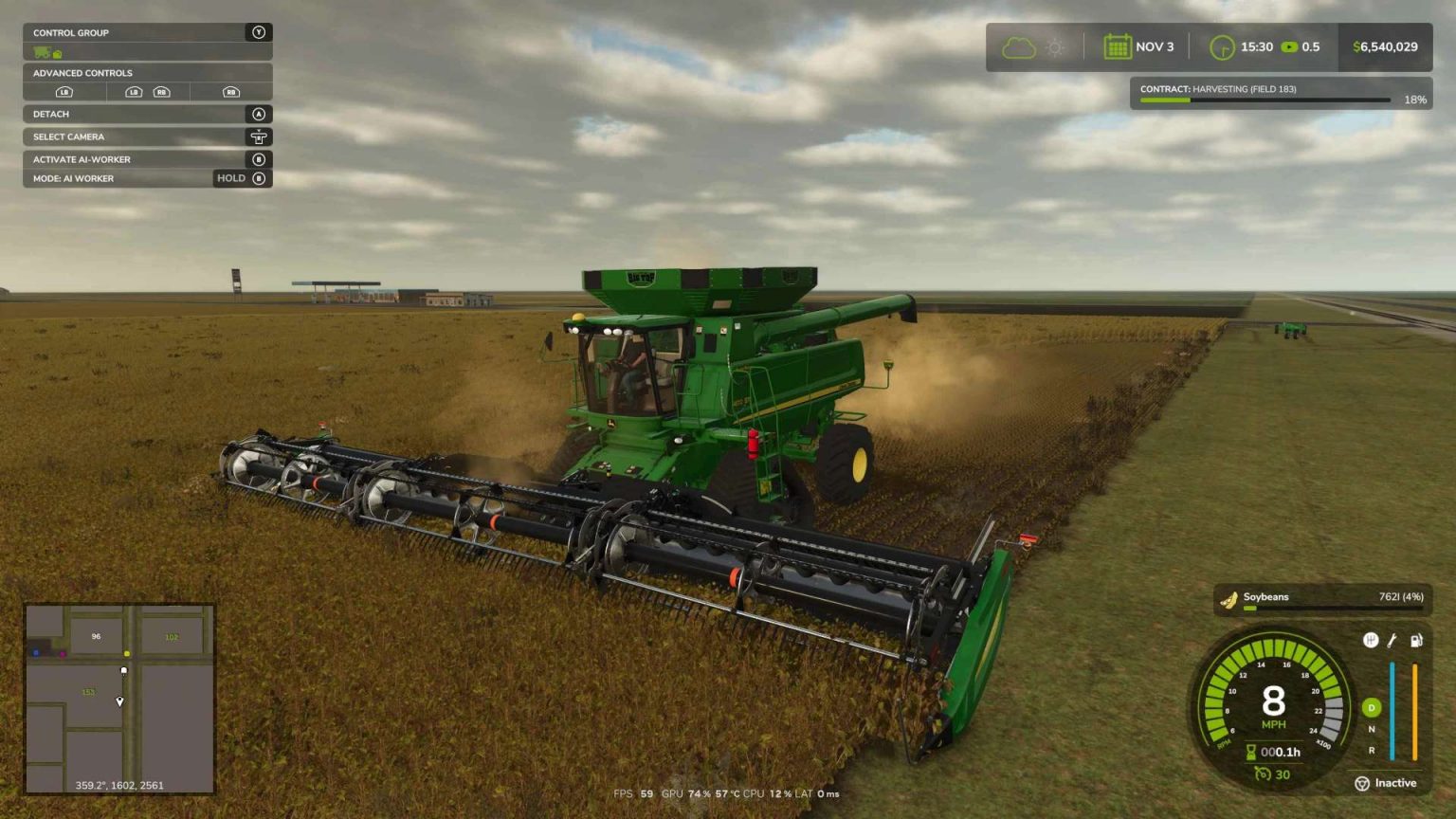The image size is (1456, 819).
Task: Expand the Advanced Controls section
Action: (x=147, y=73)
